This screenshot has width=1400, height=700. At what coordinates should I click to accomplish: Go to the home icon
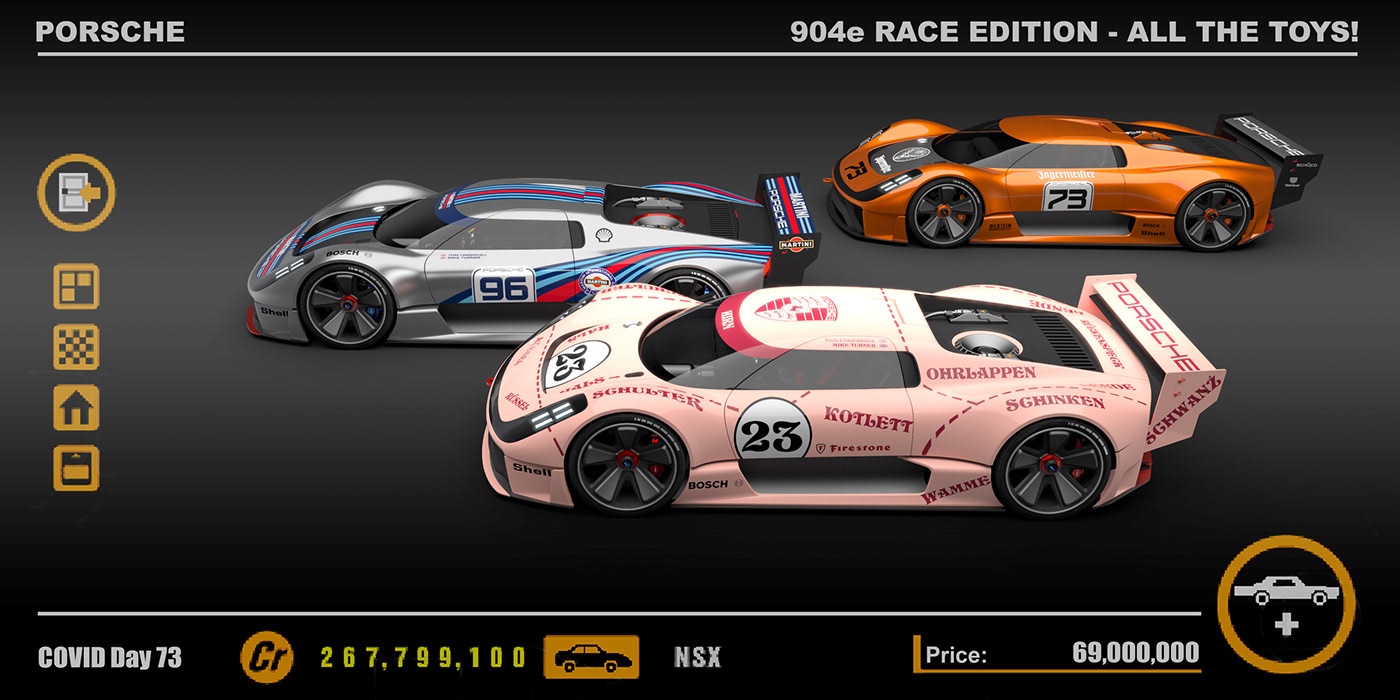76,407
